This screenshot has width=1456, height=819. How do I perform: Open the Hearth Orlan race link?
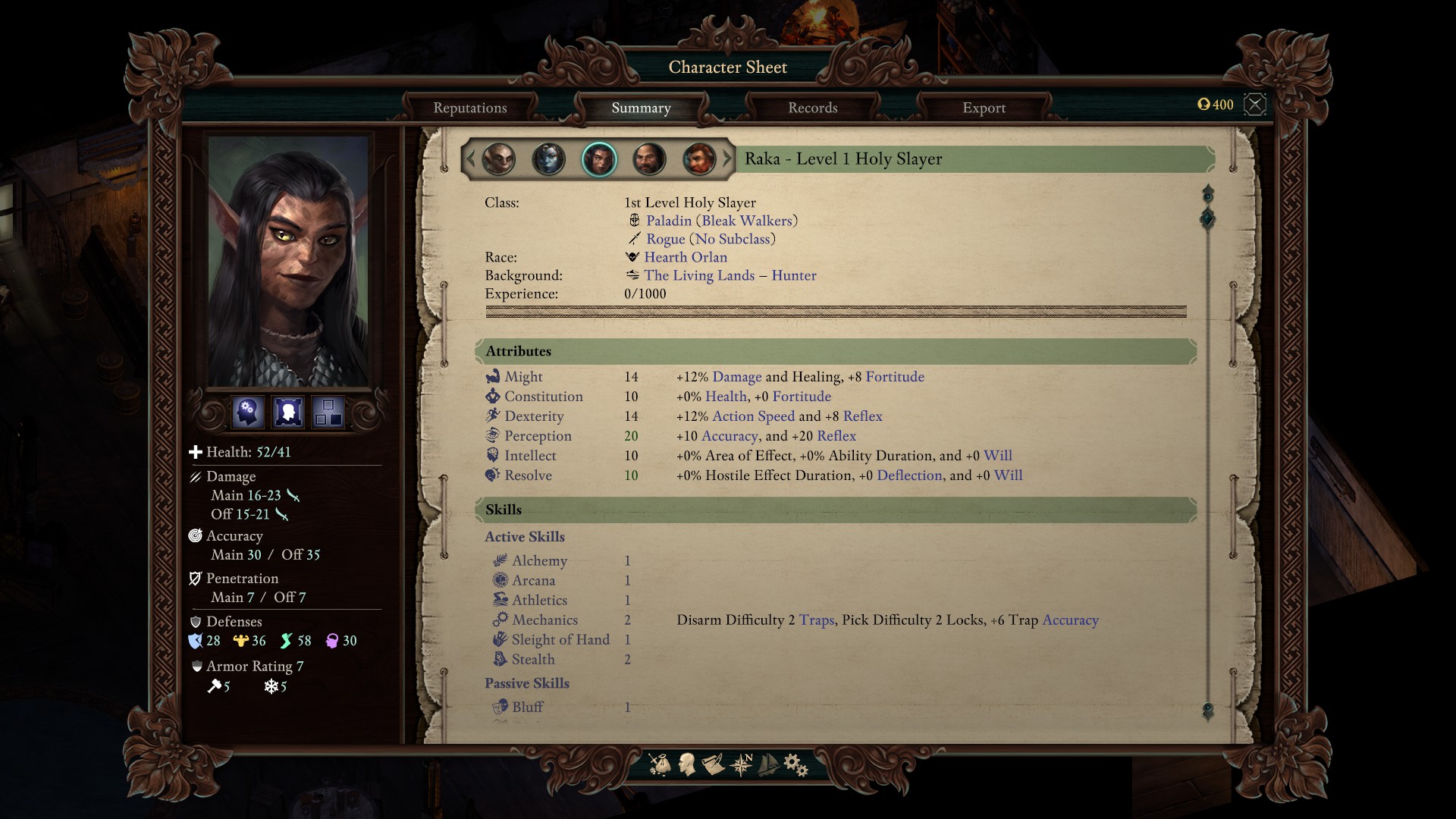coord(685,257)
